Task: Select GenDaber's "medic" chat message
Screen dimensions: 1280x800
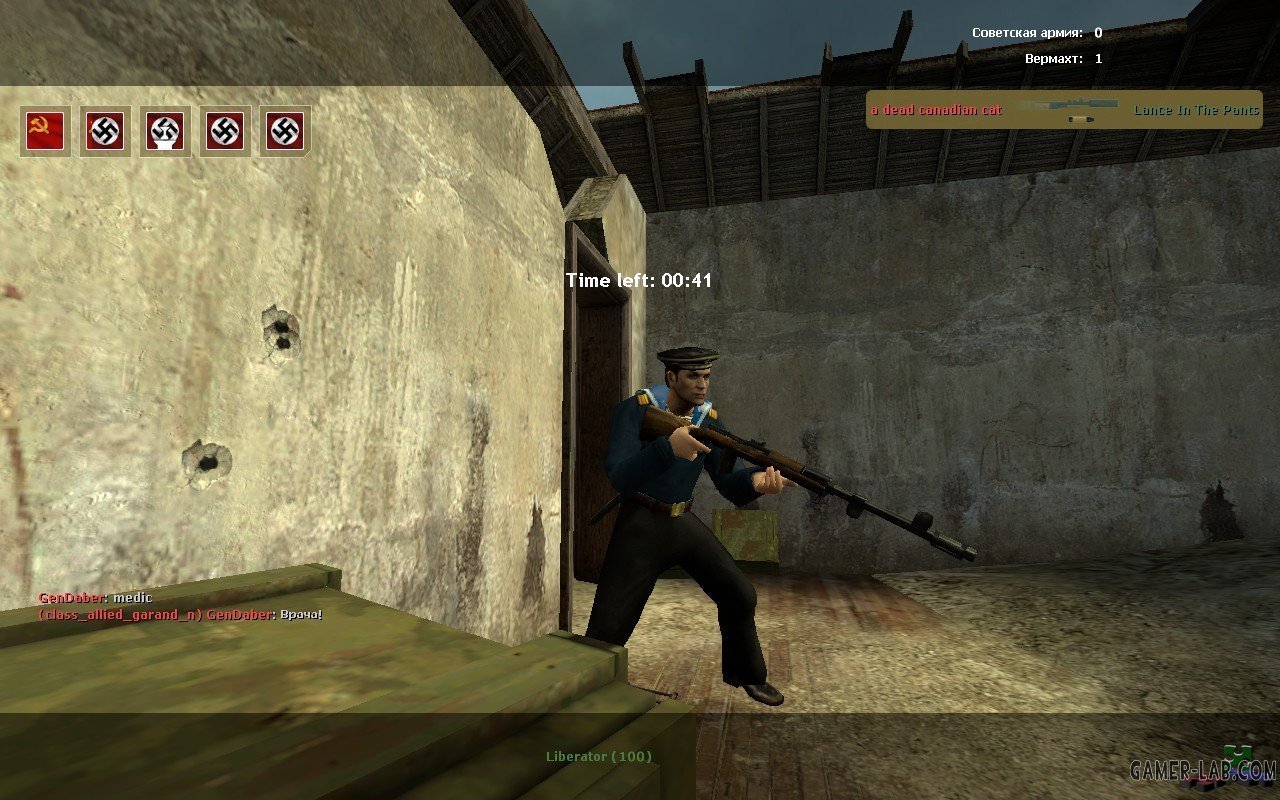Action: point(96,598)
